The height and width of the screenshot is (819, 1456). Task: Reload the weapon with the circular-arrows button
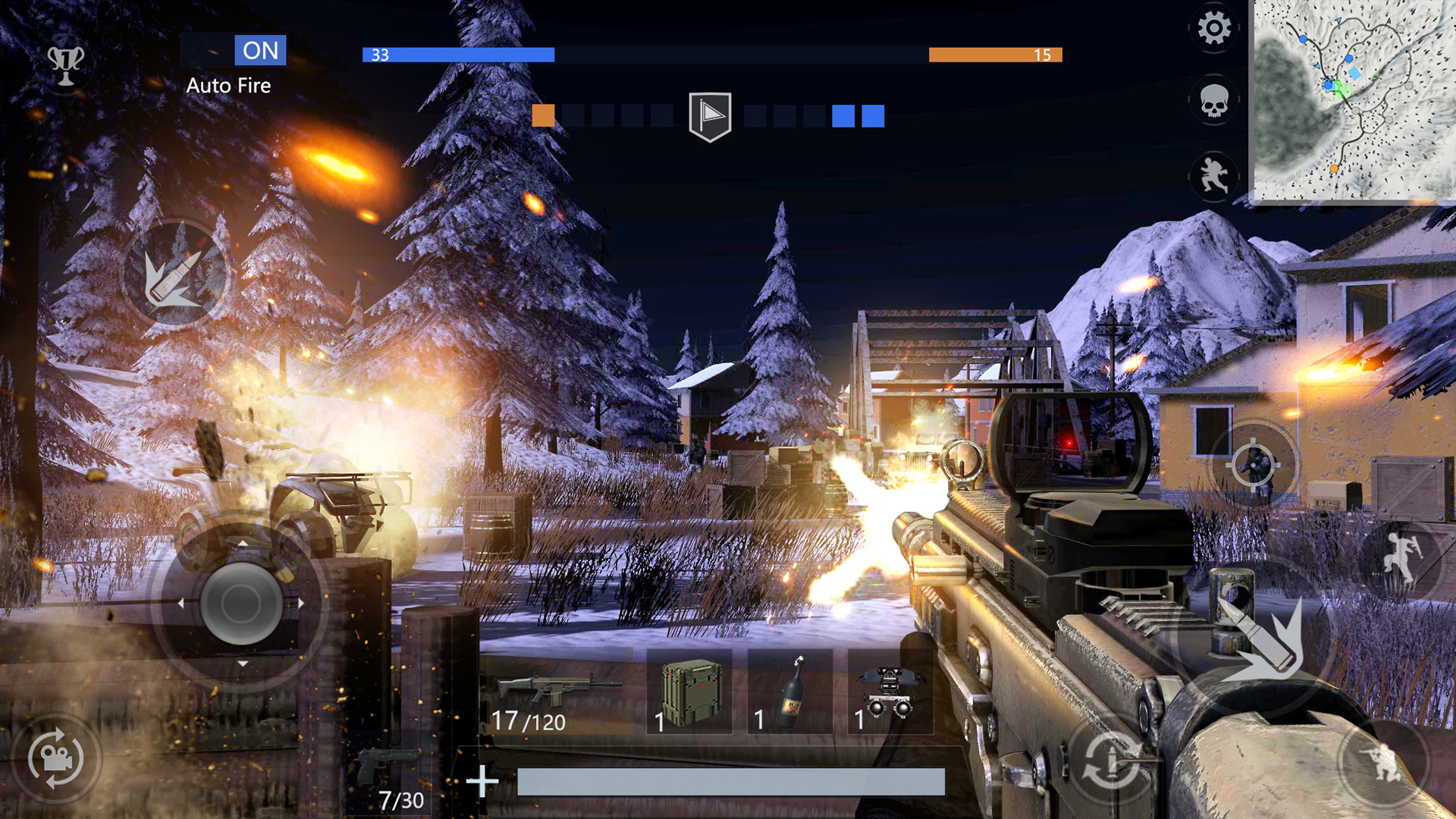click(1110, 761)
